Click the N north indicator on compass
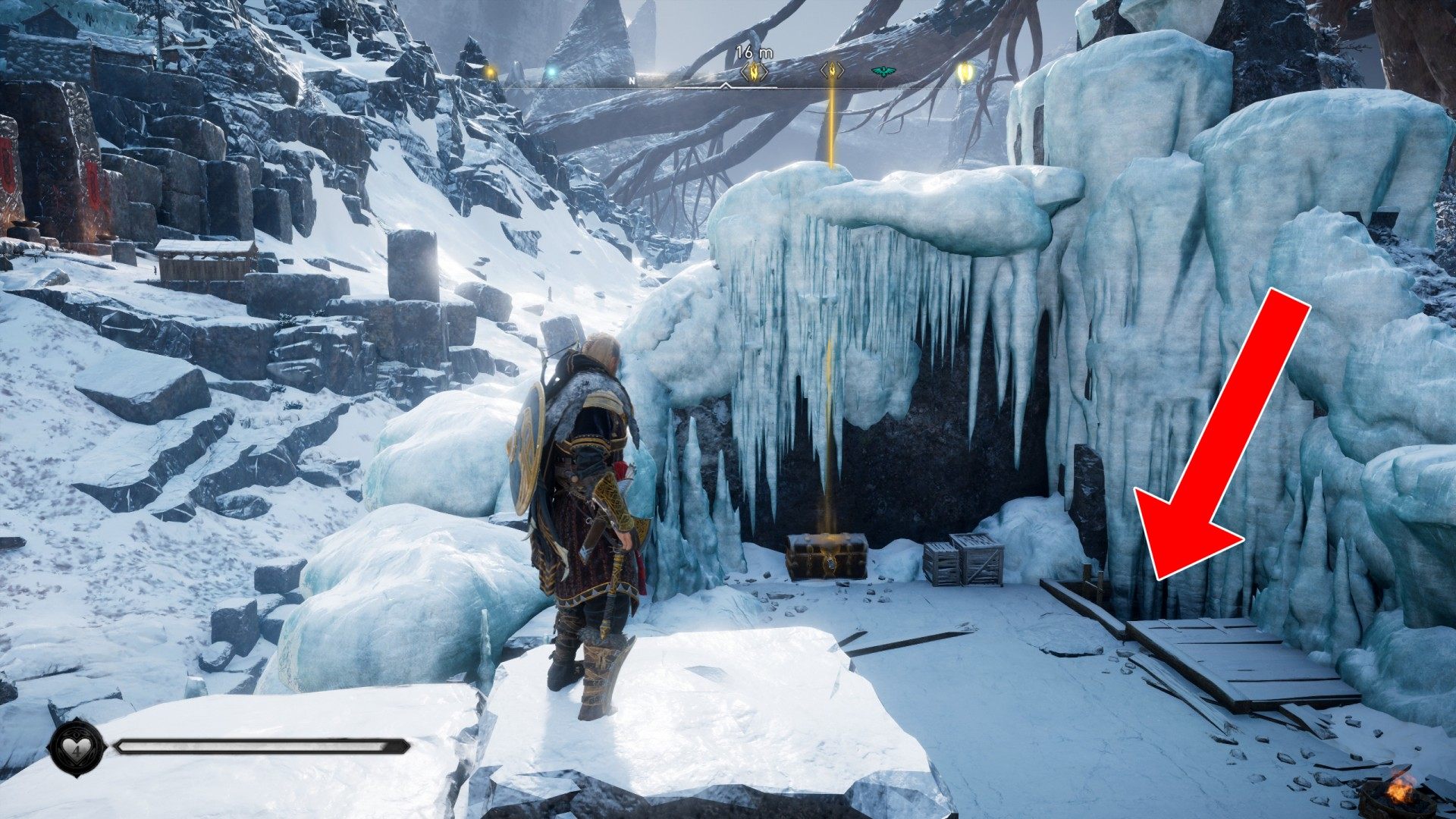Viewport: 1456px width, 819px height. coord(631,80)
